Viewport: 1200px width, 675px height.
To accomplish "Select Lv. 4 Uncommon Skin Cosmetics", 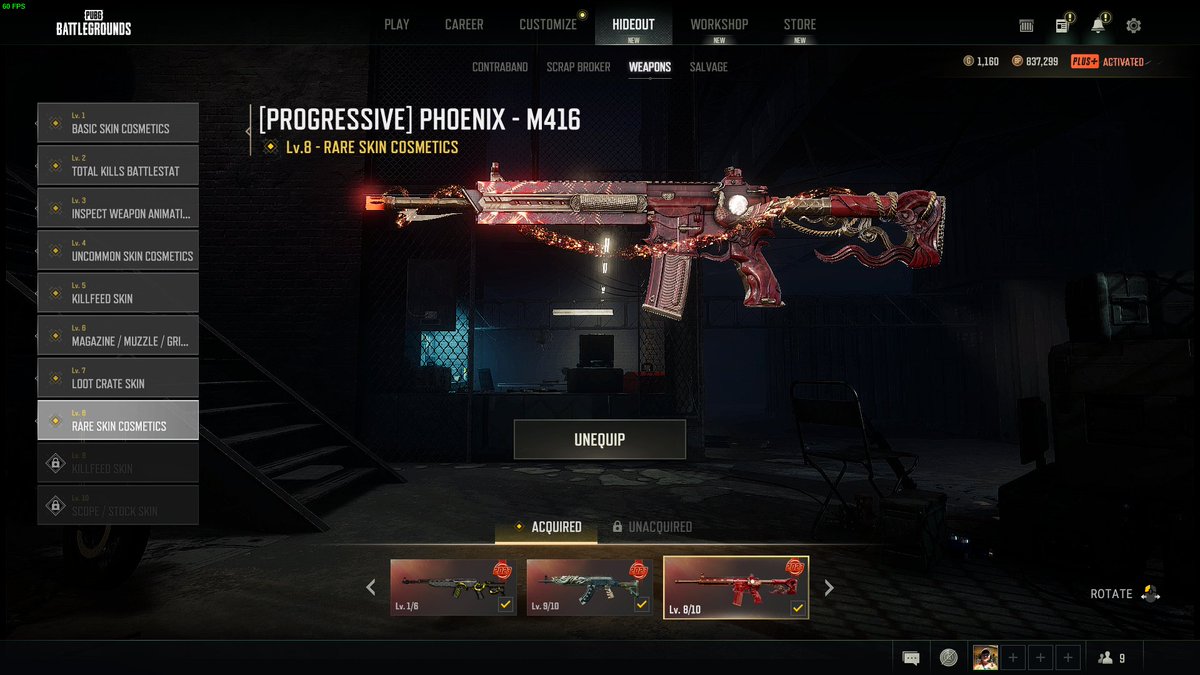I will [x=118, y=251].
